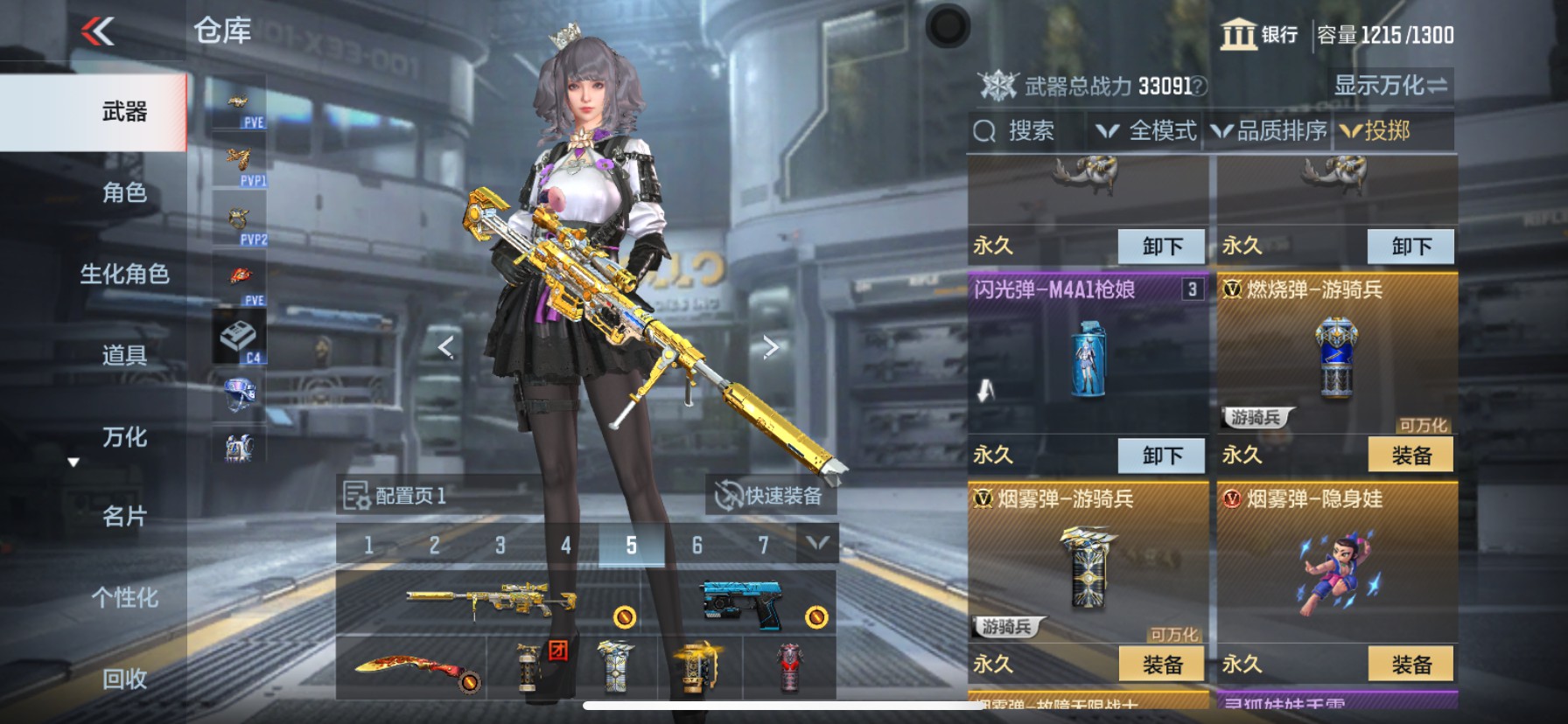Switch to loadout slot 6
The width and height of the screenshot is (1568, 724).
697,546
